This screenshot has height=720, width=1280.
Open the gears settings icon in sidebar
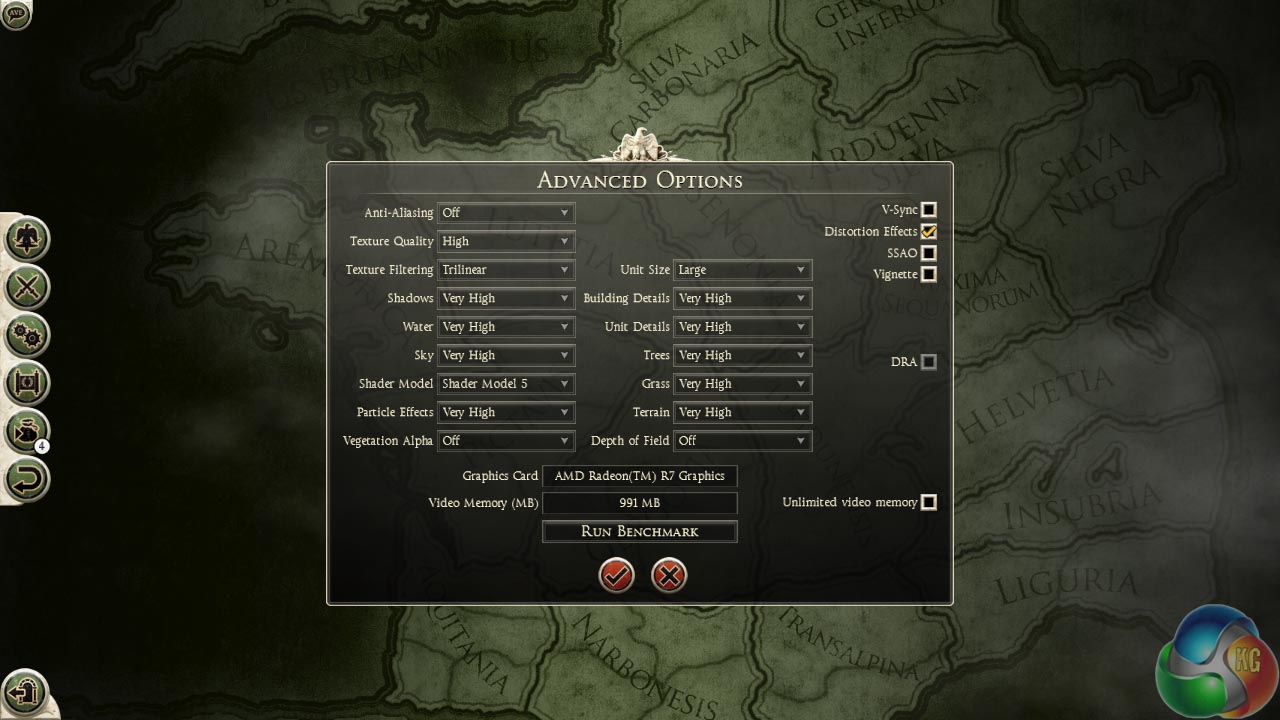coord(27,334)
